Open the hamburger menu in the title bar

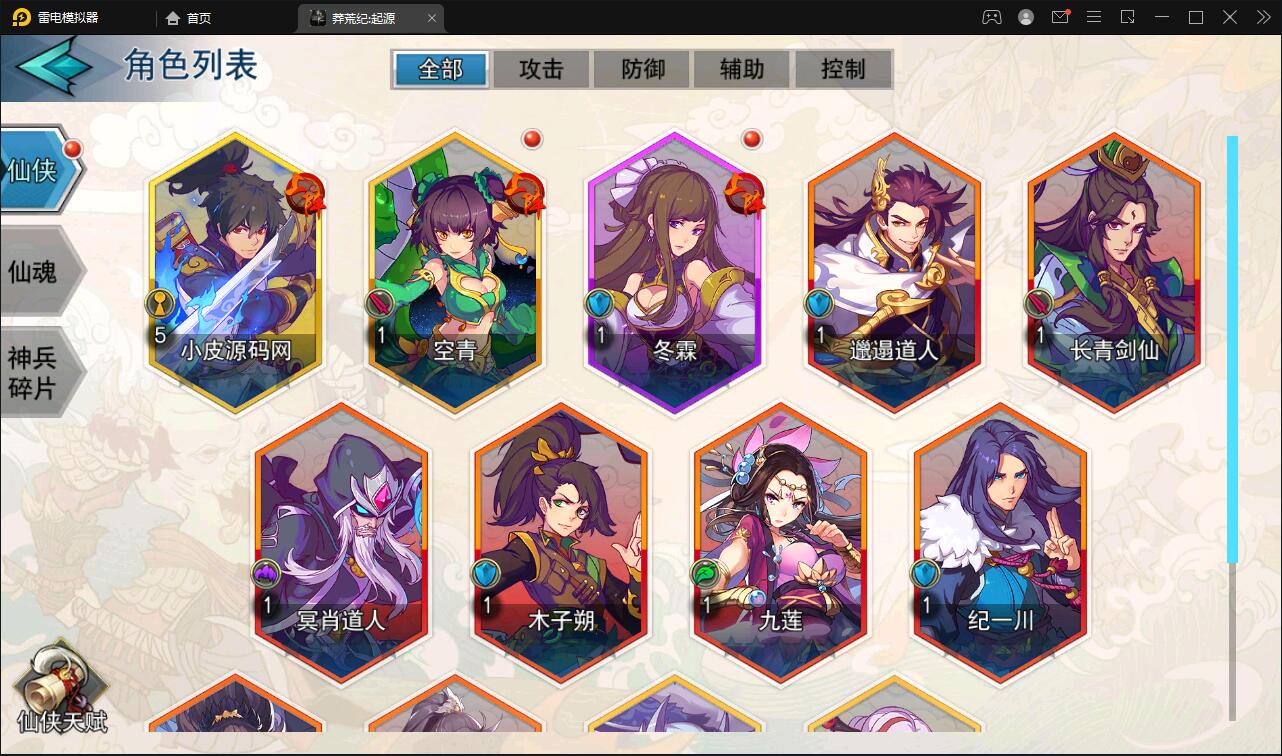pyautogui.click(x=1094, y=17)
